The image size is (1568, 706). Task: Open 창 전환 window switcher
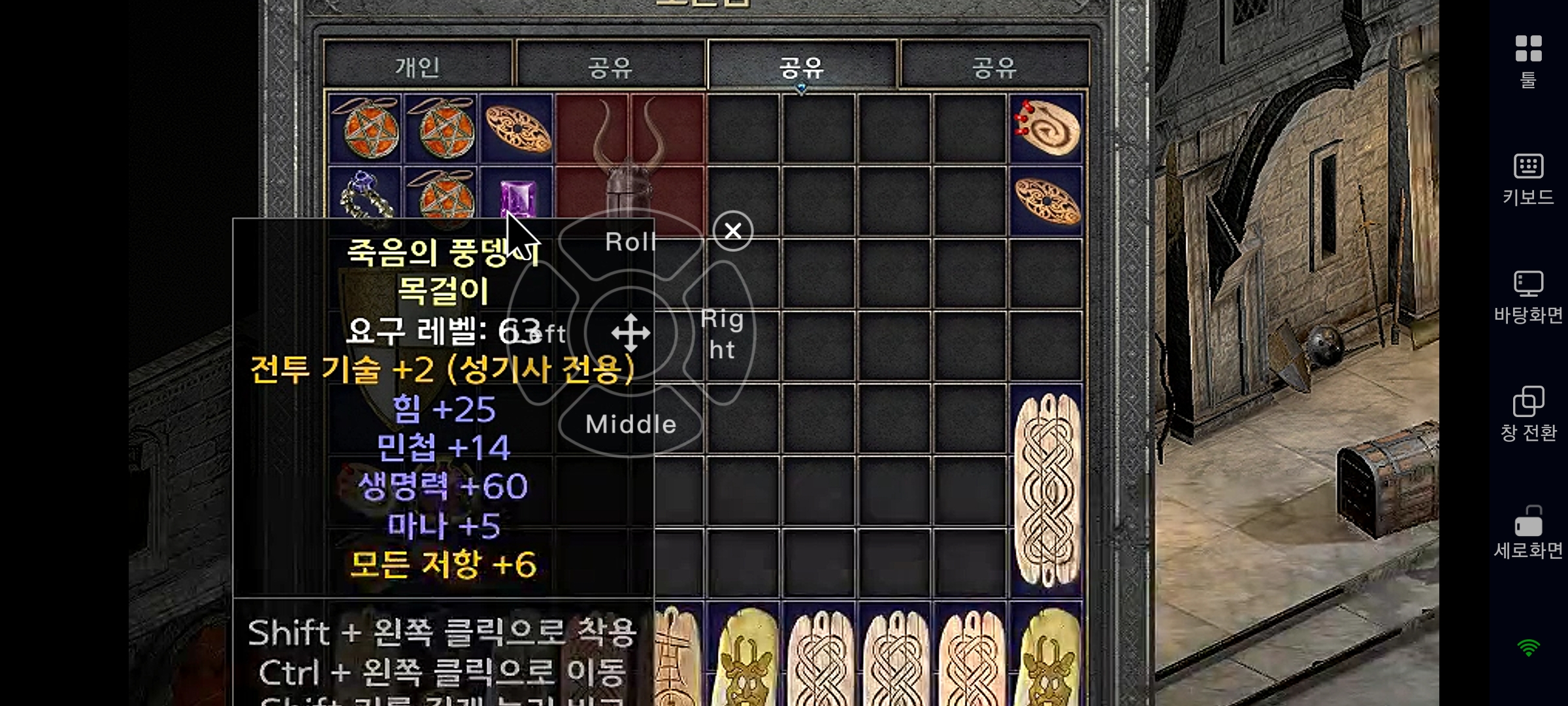pyautogui.click(x=1528, y=414)
